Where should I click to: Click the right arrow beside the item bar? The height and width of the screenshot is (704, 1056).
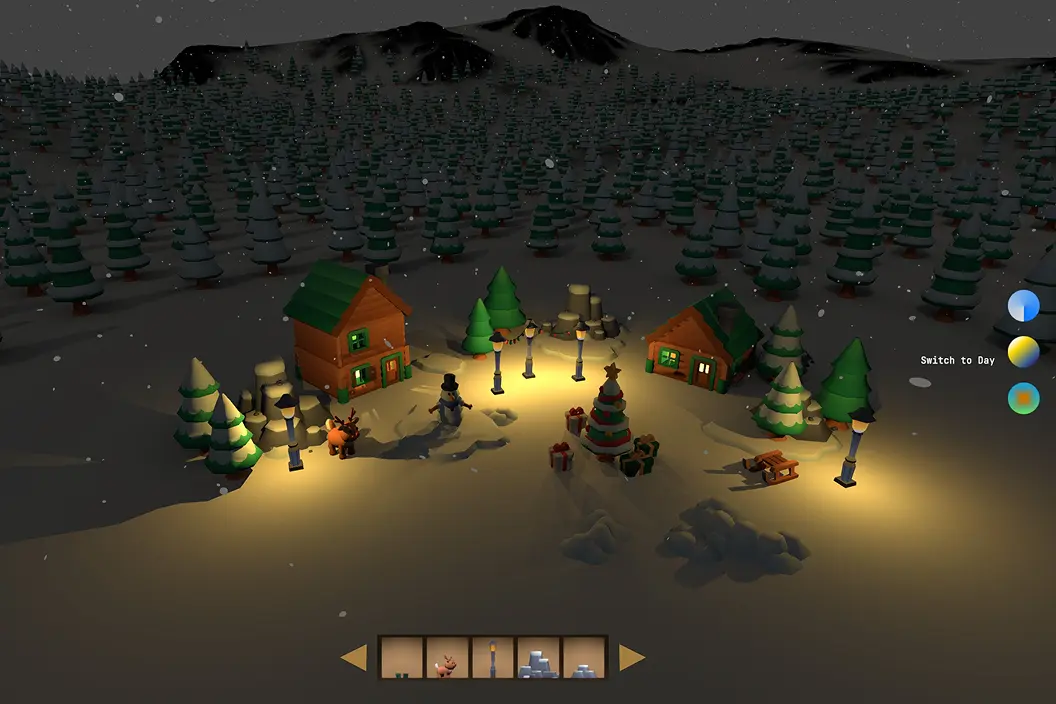(x=631, y=658)
